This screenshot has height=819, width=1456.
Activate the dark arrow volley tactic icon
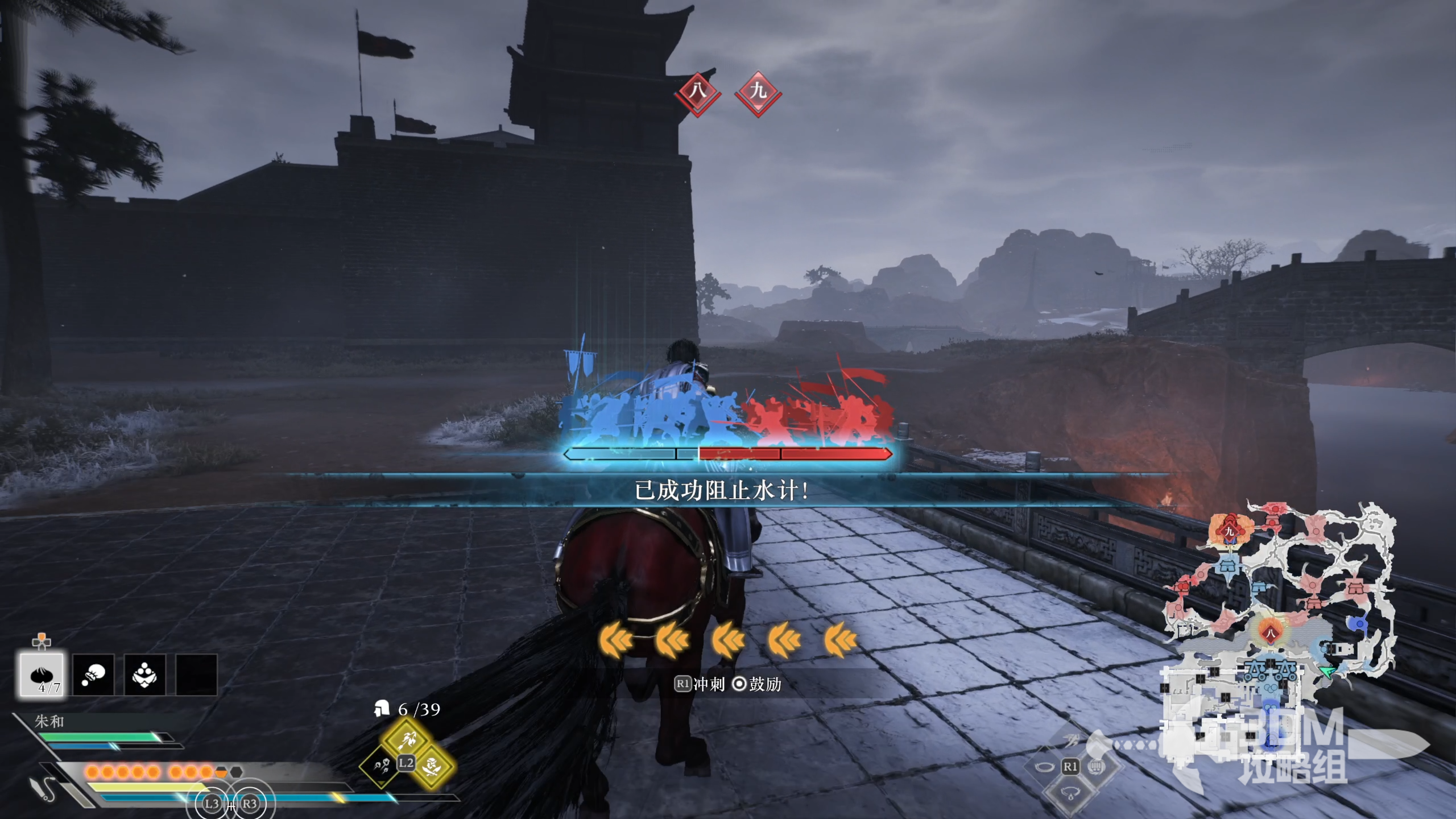pos(380,766)
